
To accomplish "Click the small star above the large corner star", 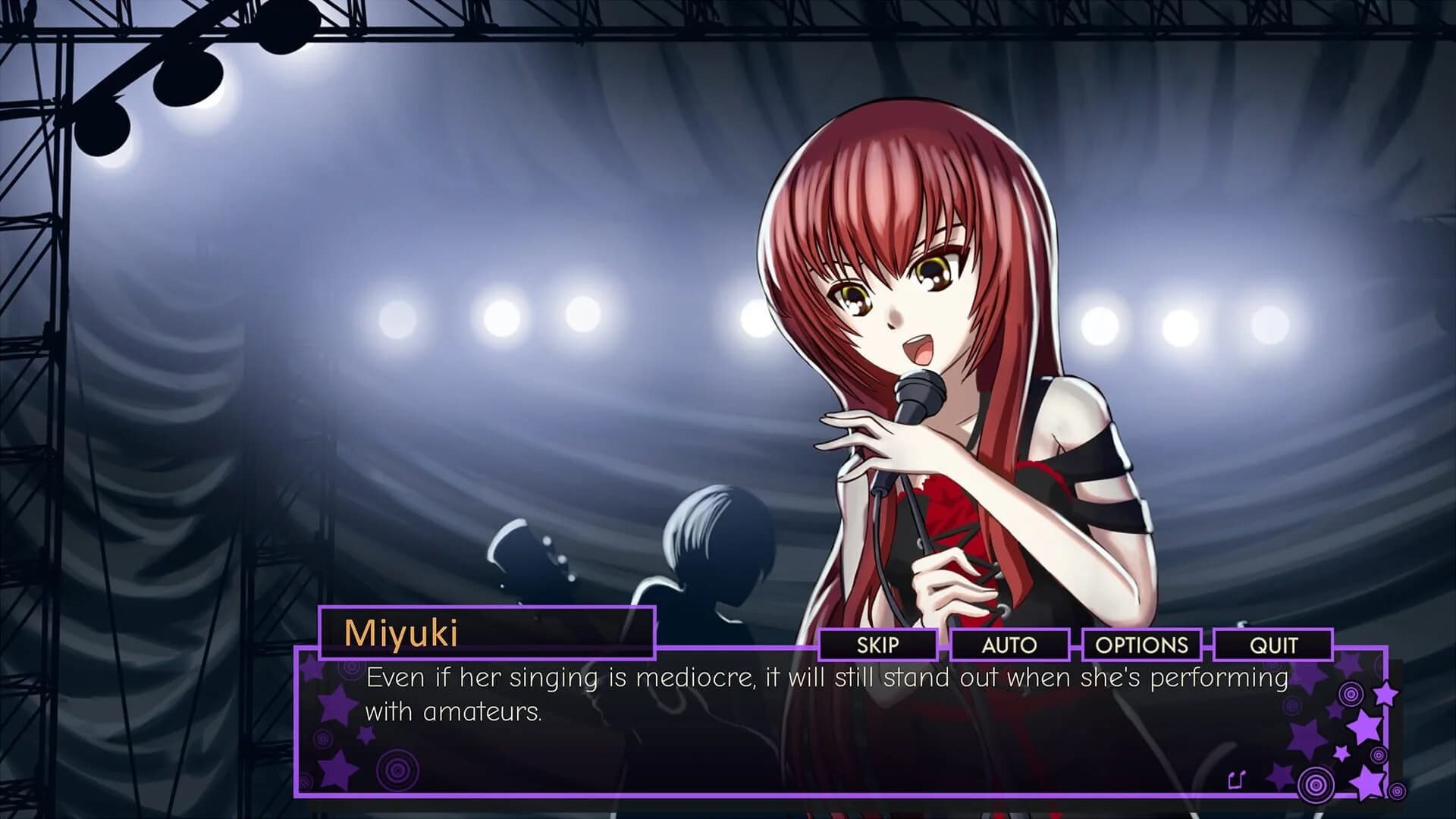I will tap(1341, 752).
